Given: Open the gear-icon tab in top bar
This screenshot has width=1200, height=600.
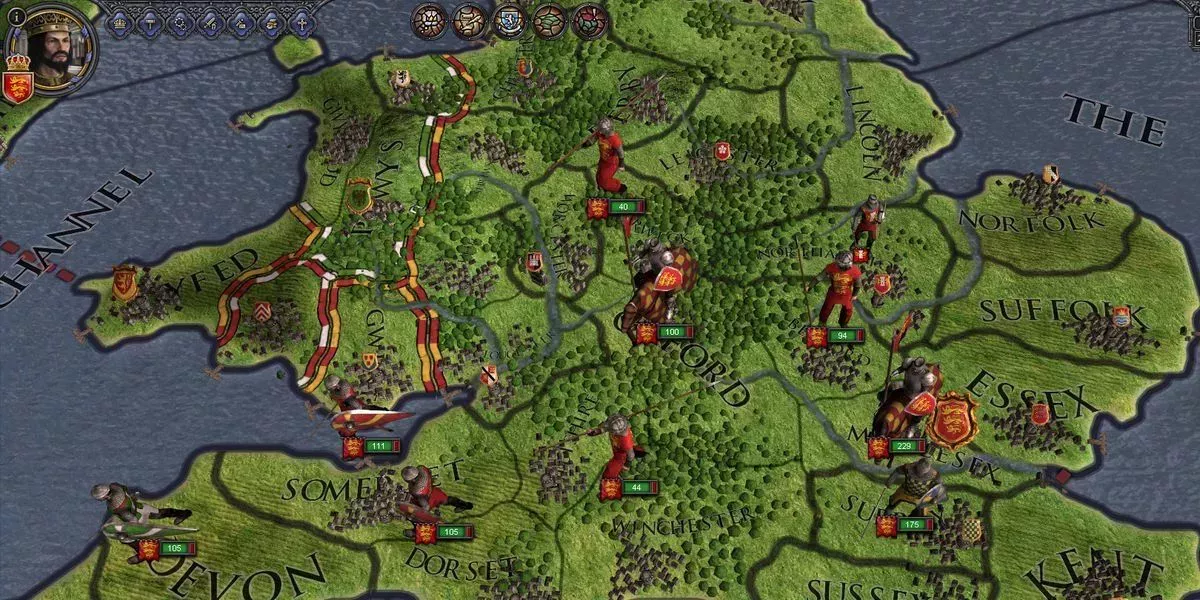Looking at the screenshot, I should point(181,22).
